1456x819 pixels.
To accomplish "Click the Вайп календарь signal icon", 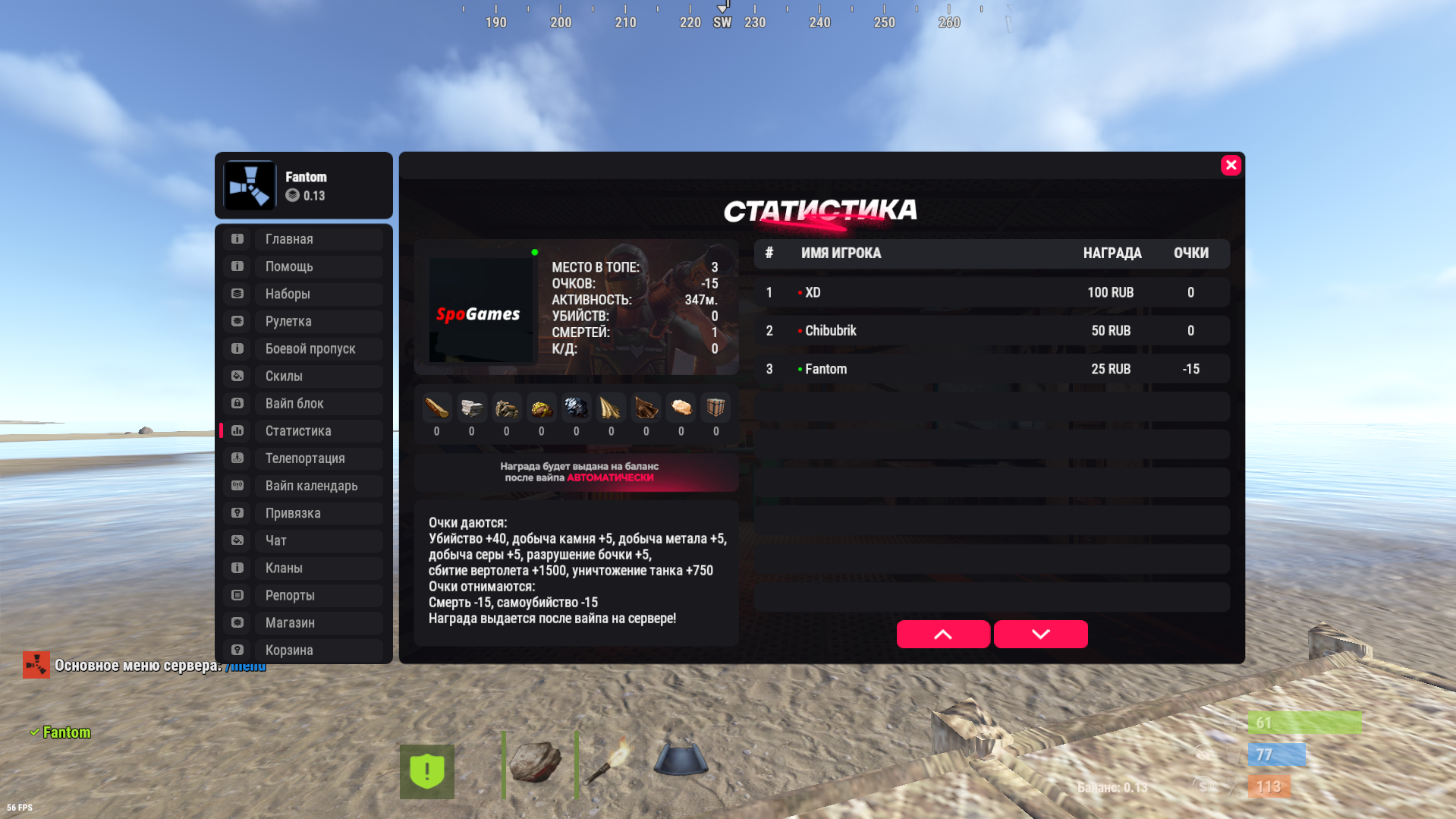I will coord(236,485).
